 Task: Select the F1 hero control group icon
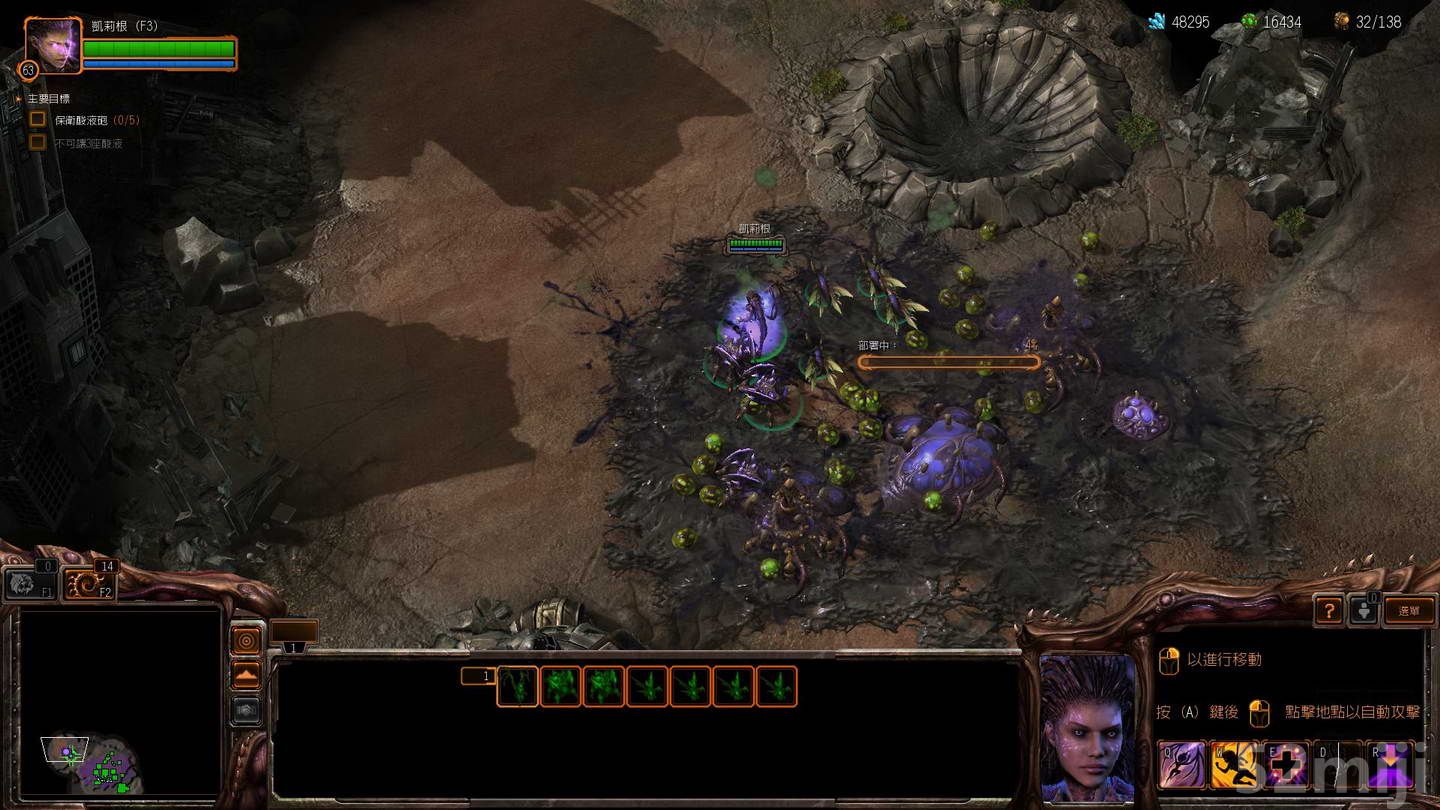tap(30, 582)
